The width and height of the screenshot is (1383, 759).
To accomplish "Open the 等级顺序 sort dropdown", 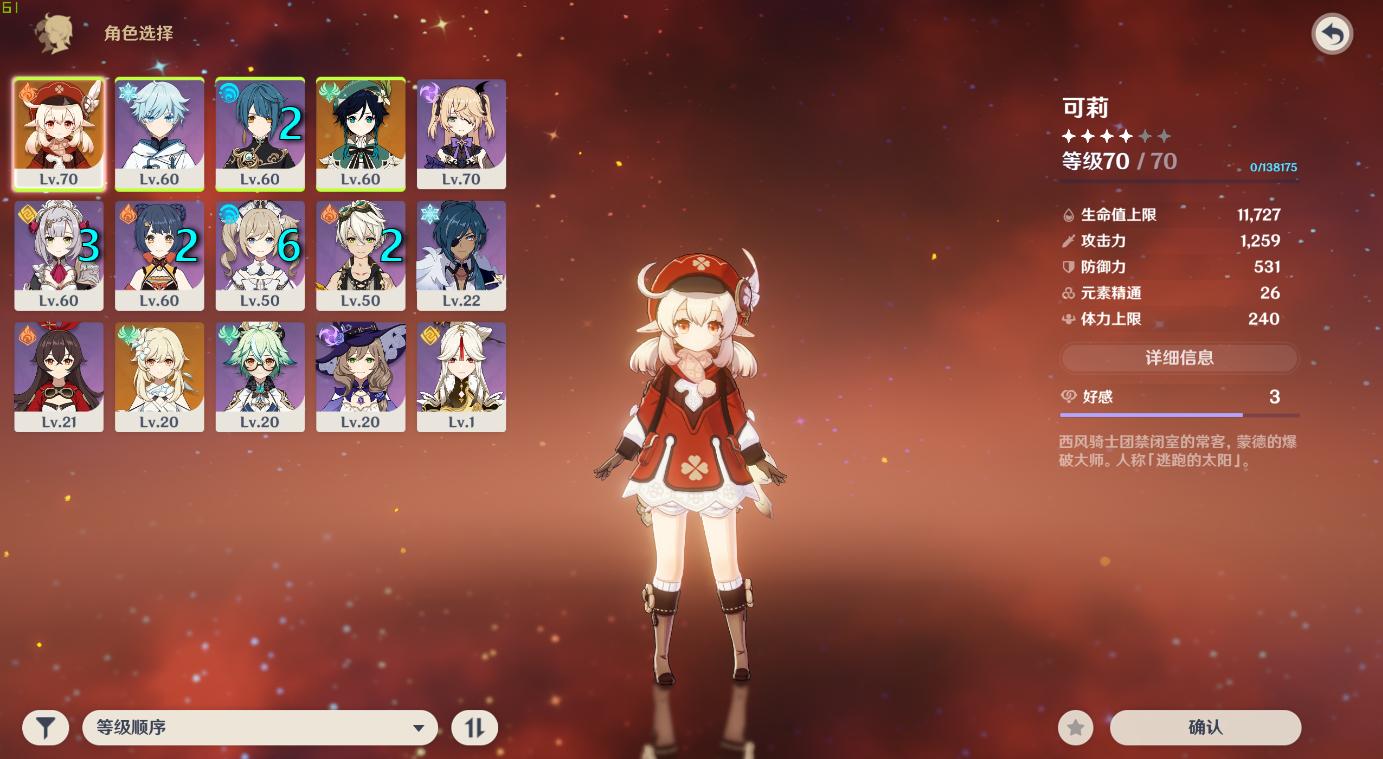I will tap(260, 728).
